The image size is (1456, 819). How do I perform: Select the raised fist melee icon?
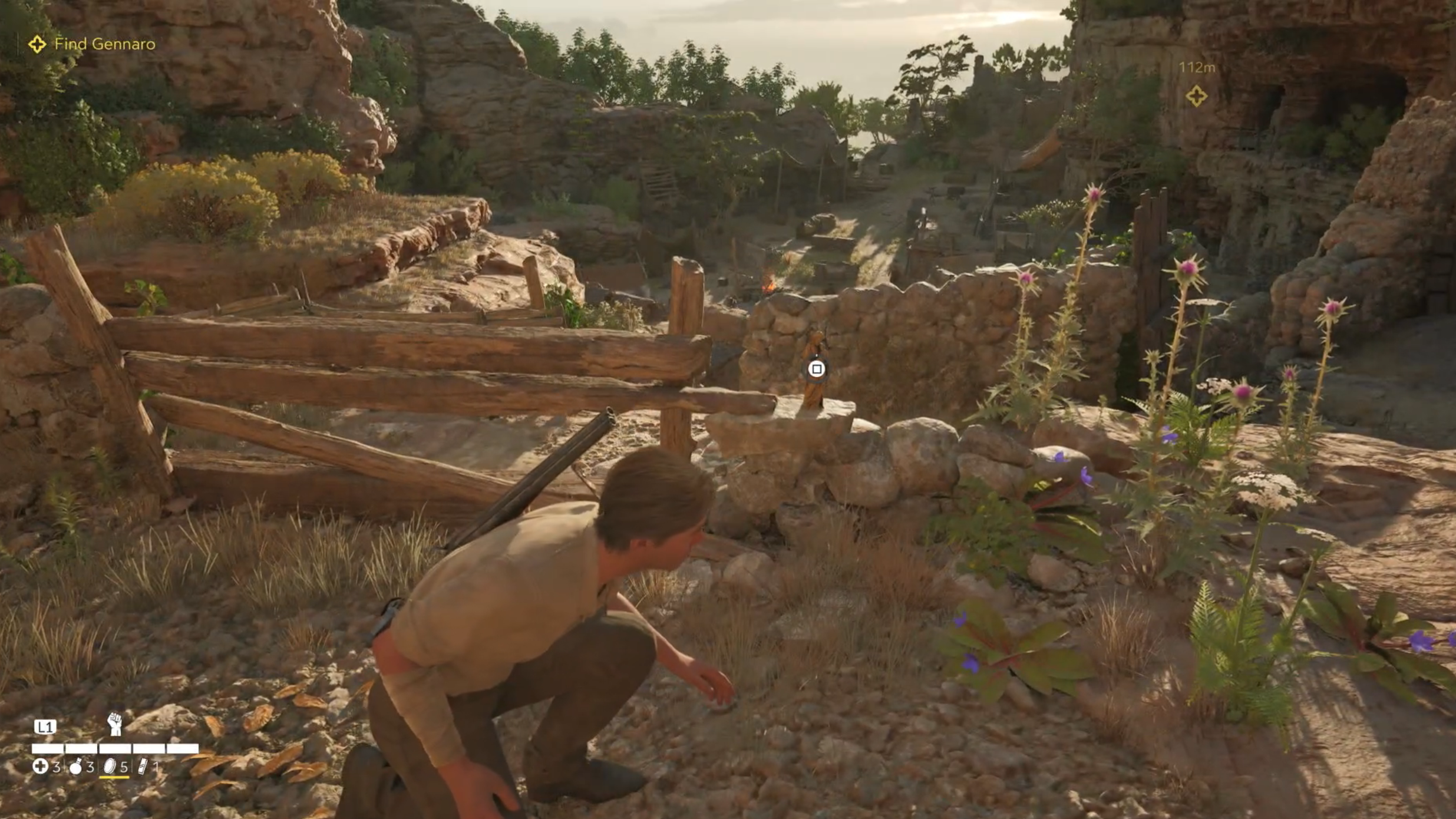pos(114,724)
